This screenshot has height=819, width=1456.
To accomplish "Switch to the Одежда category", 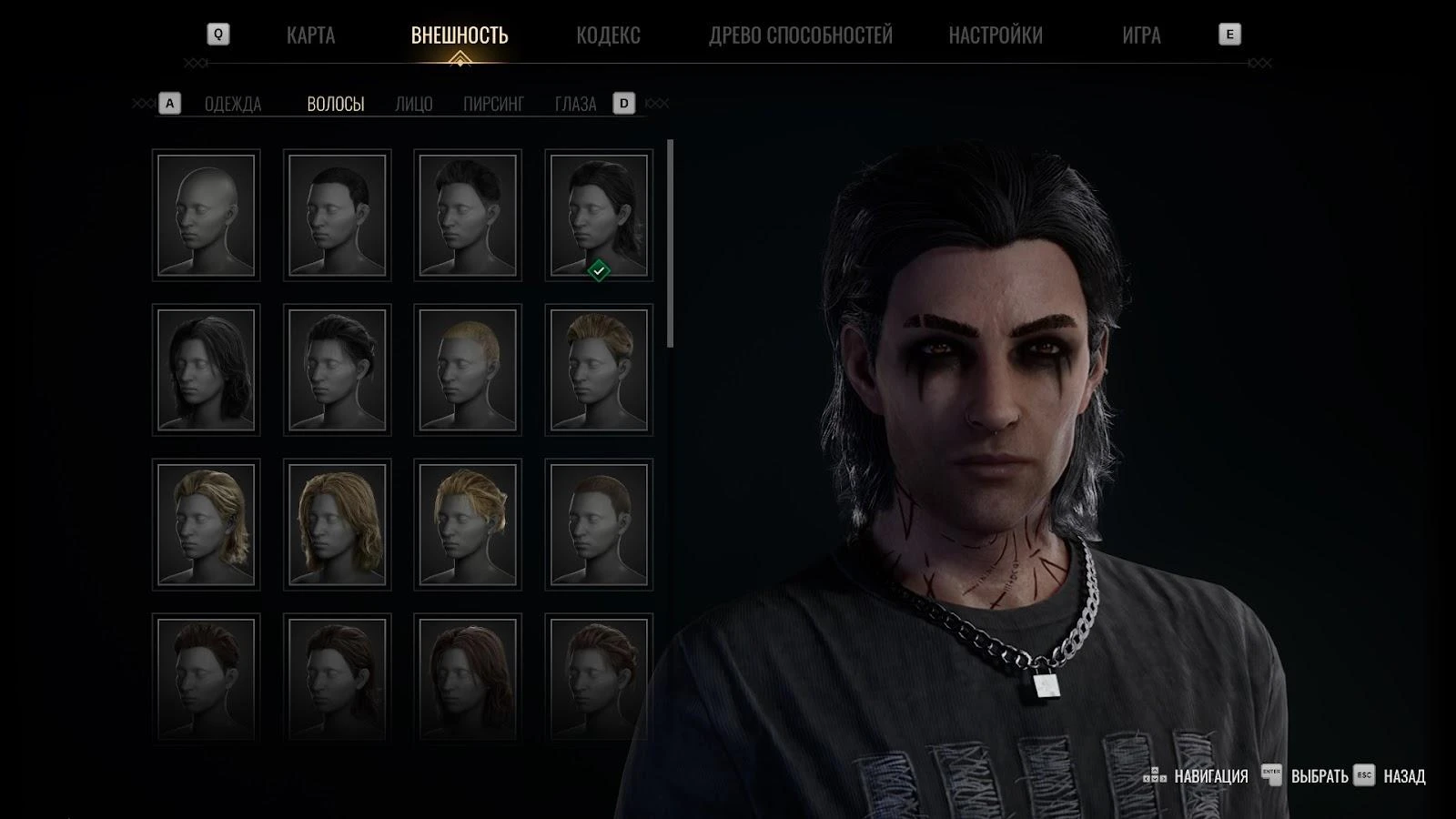I will tap(233, 104).
